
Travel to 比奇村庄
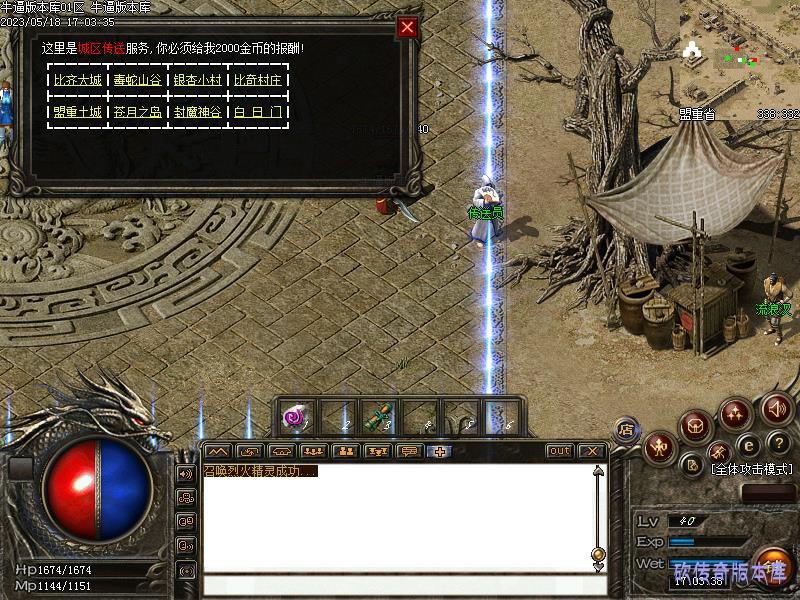(x=258, y=80)
